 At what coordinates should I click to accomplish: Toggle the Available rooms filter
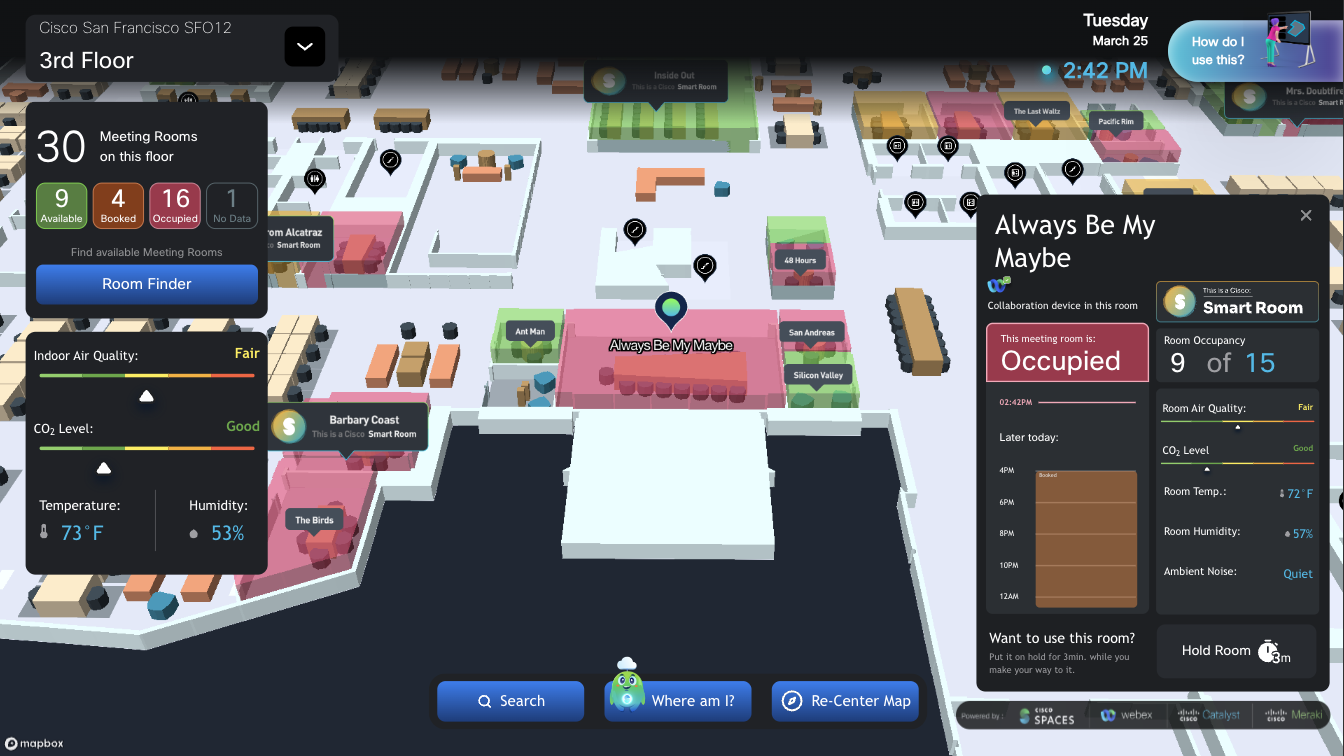(x=61, y=205)
